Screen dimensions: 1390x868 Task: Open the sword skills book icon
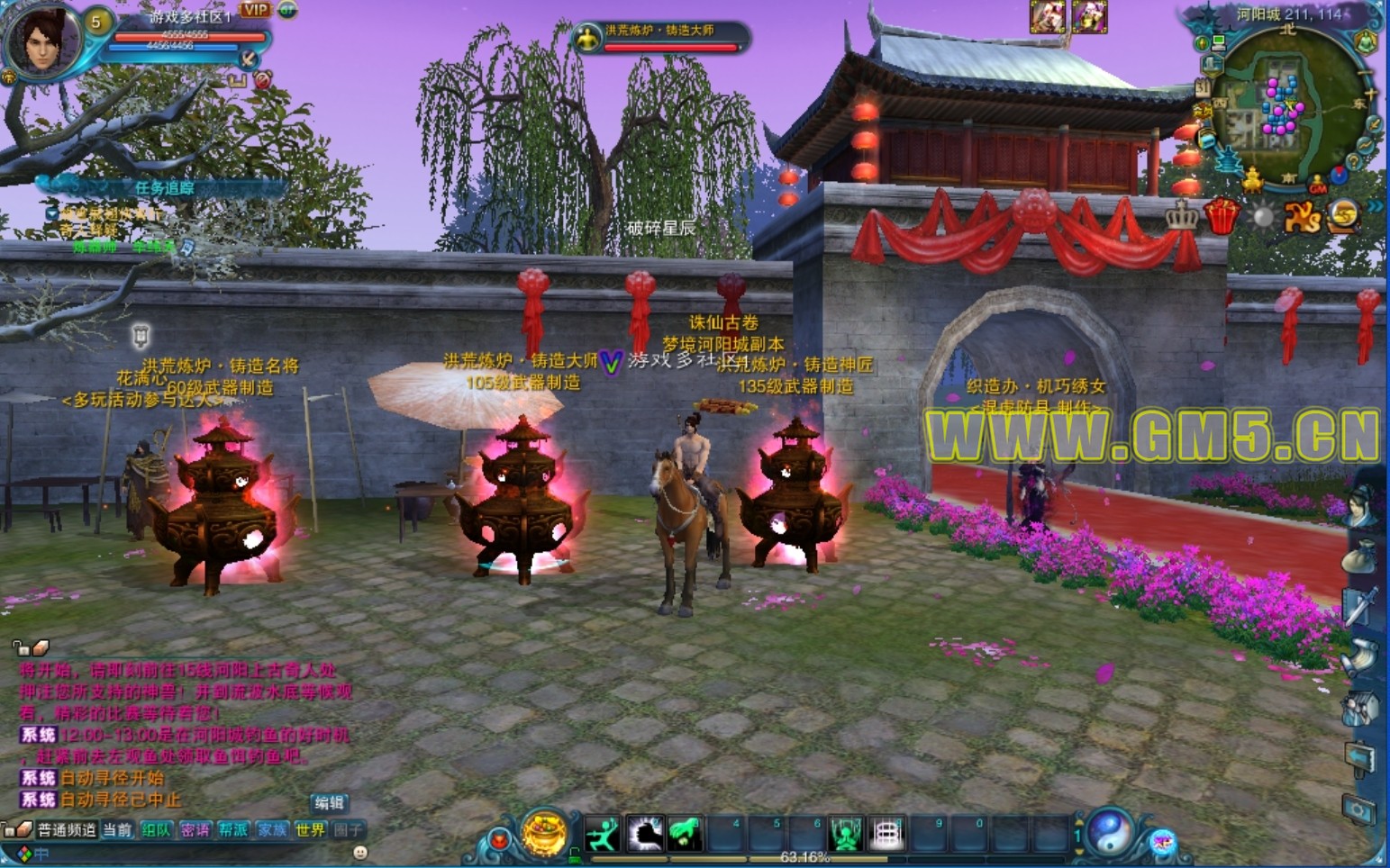(x=1359, y=606)
